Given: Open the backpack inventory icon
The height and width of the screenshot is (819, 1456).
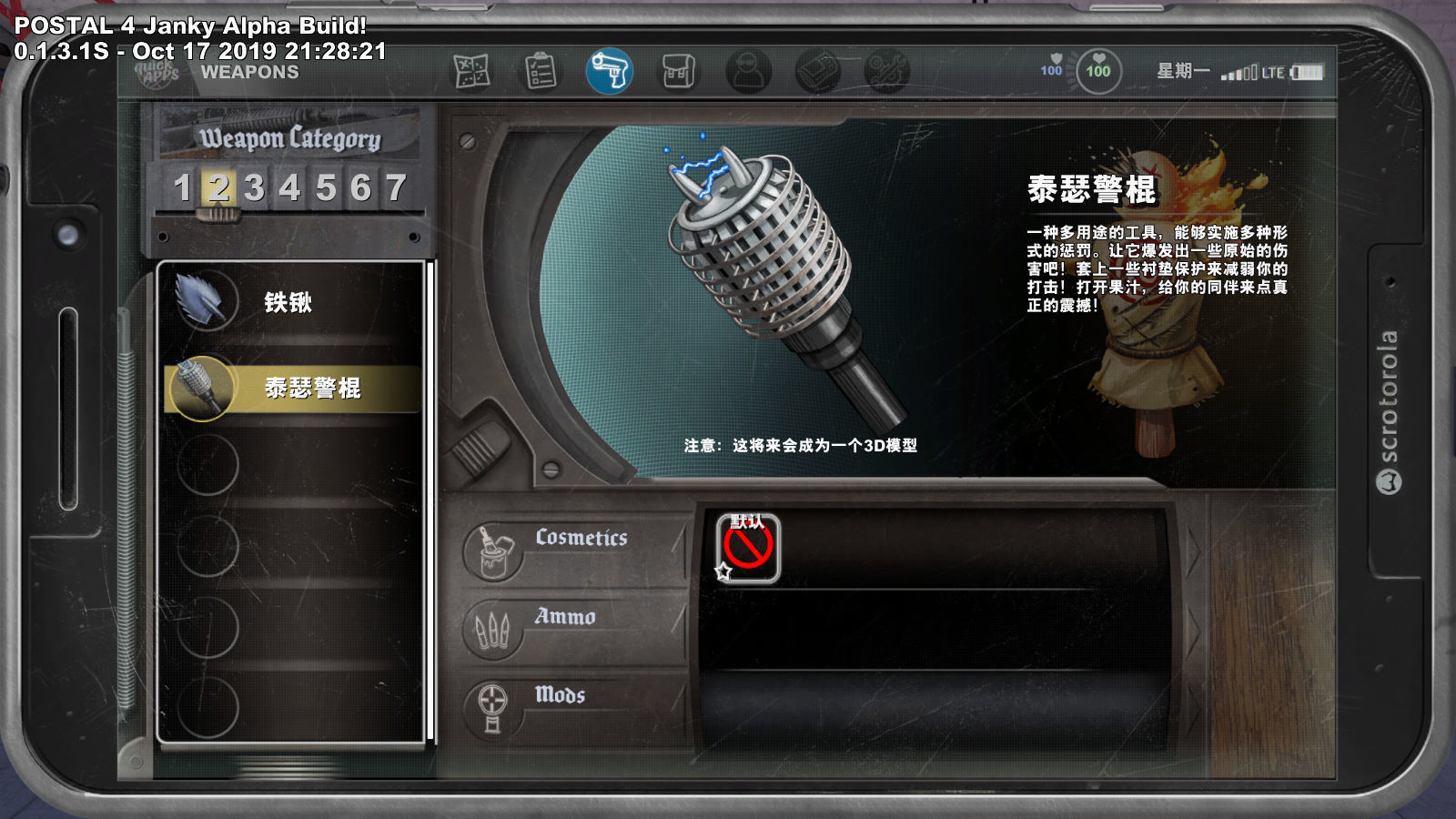Looking at the screenshot, I should point(678,71).
